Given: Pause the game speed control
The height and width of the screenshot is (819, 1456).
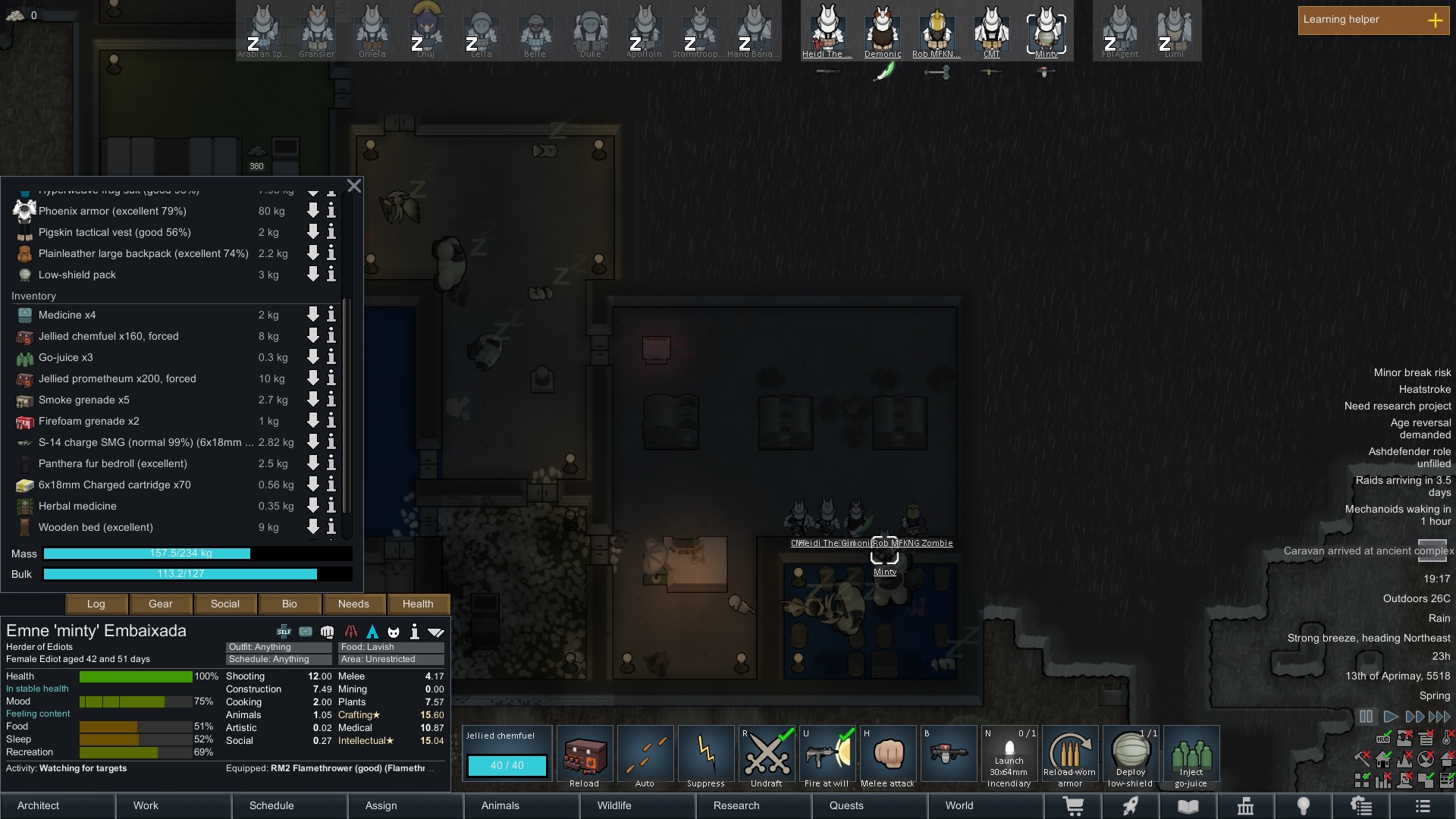Looking at the screenshot, I should coord(1366,717).
